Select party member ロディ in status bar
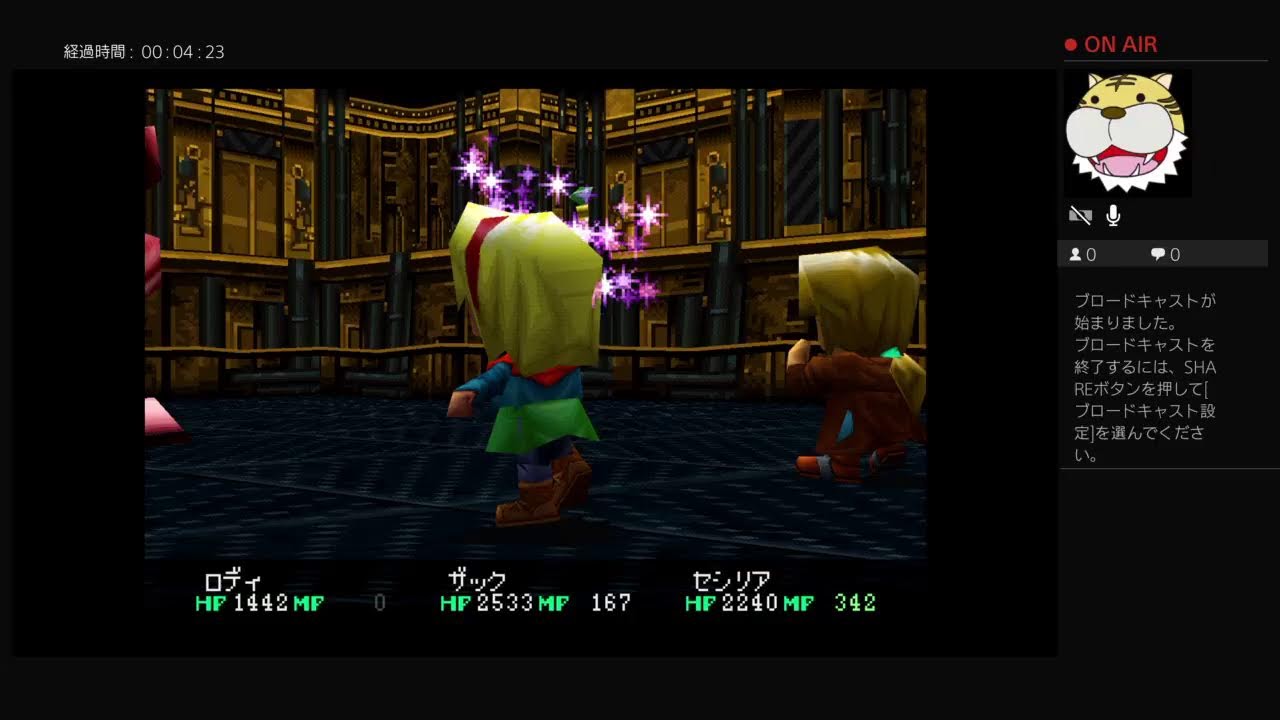Screen dimensions: 1280x720 (x=232, y=582)
